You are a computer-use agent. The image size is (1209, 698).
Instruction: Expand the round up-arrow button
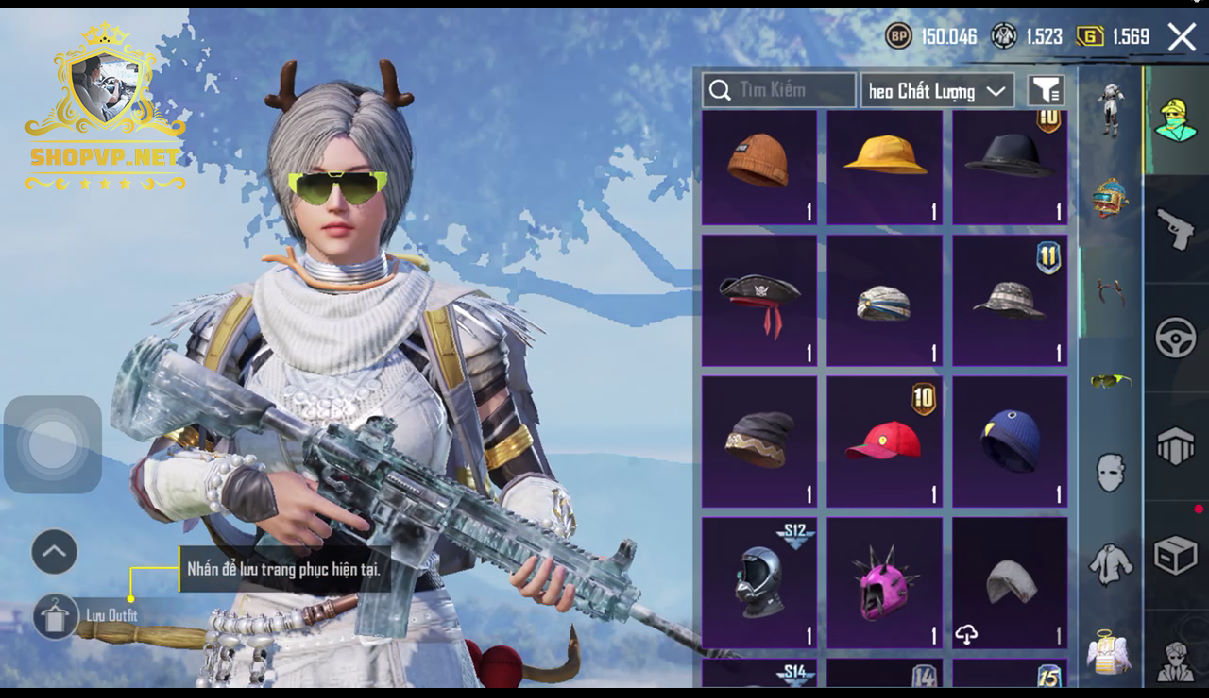[54, 551]
